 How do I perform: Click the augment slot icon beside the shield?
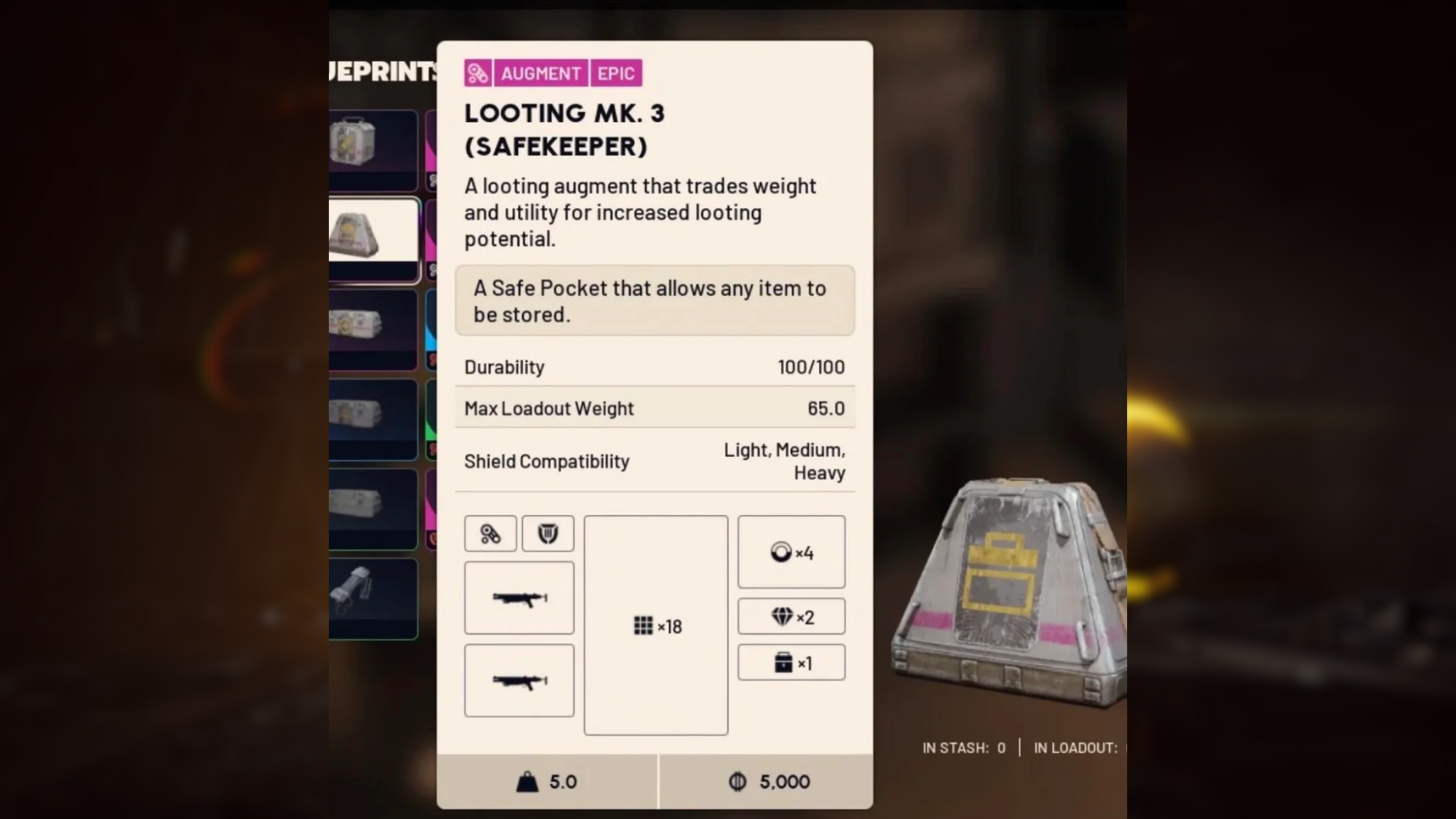490,534
